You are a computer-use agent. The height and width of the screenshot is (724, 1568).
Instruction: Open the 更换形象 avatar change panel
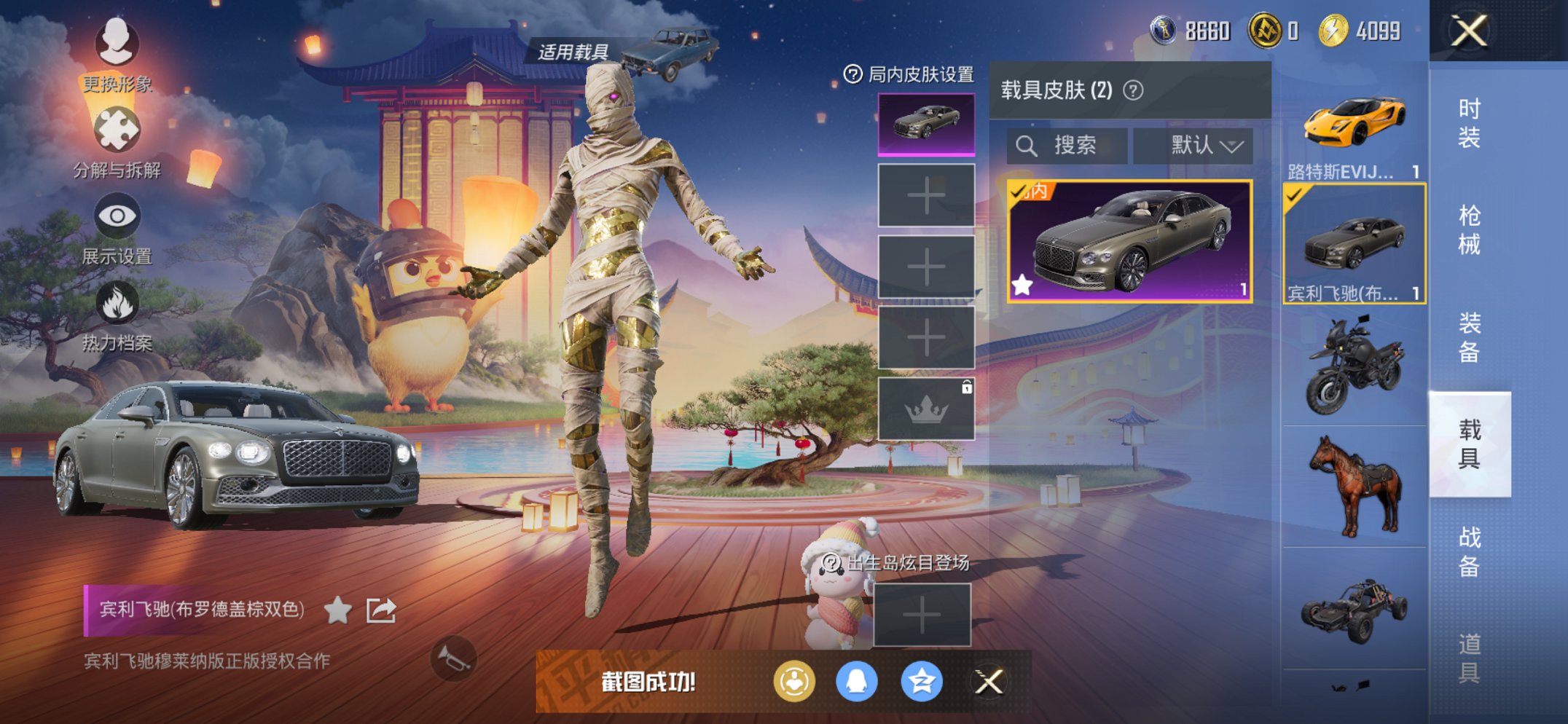(117, 45)
